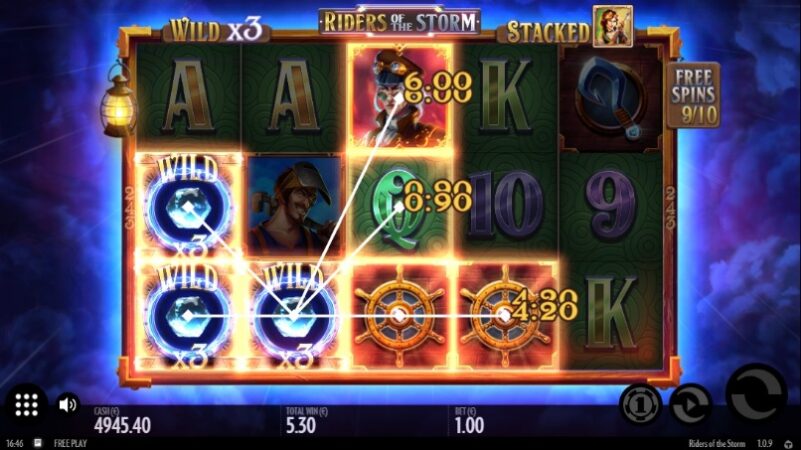The image size is (801, 450).
Task: Hit the large spin button
Action: pos(755,393)
